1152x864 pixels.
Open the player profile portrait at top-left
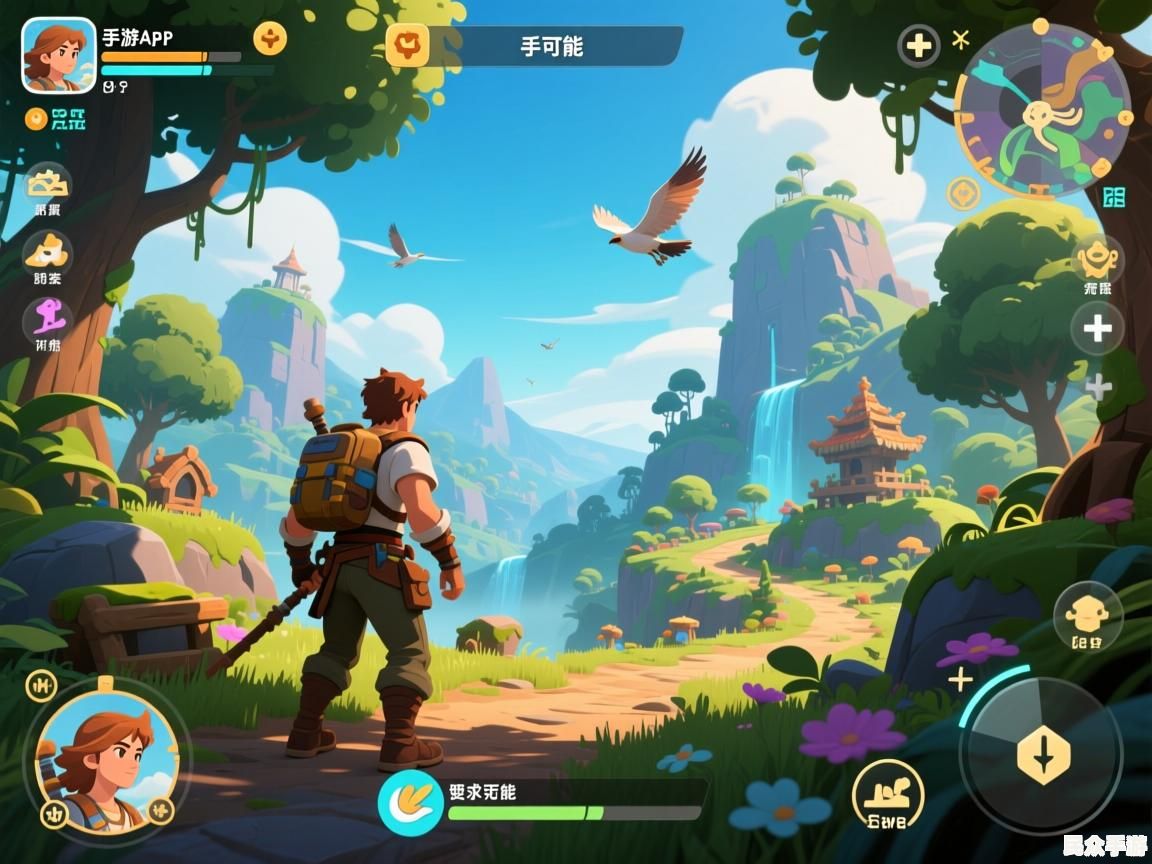[59, 55]
